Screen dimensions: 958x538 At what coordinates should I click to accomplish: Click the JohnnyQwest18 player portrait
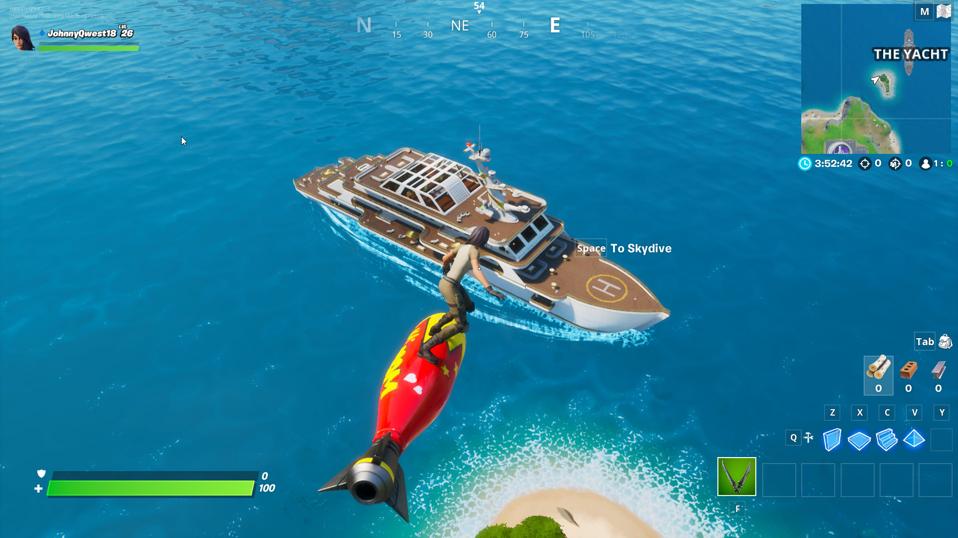(22, 38)
